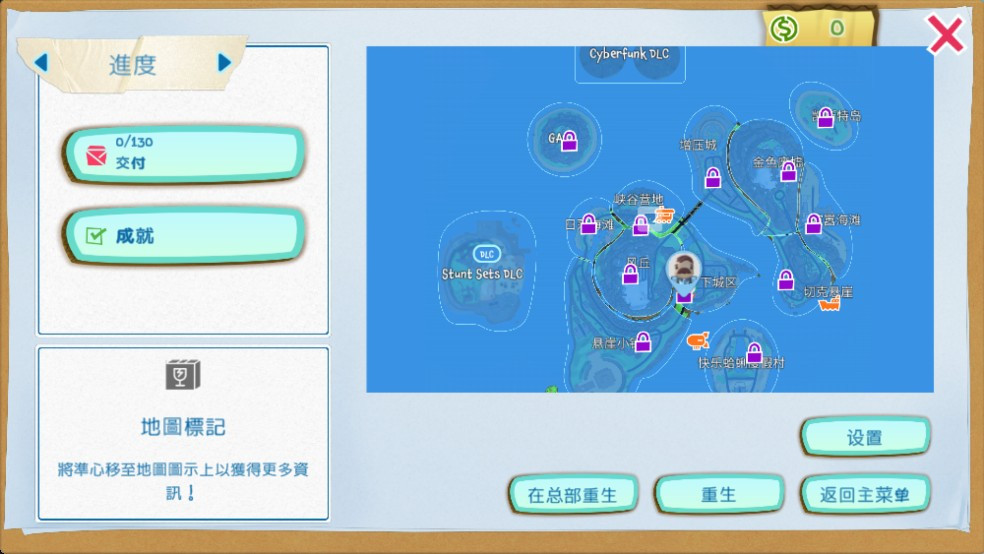Select the orange truck marker near 峡谷营地
This screenshot has height=554, width=984.
click(x=663, y=215)
